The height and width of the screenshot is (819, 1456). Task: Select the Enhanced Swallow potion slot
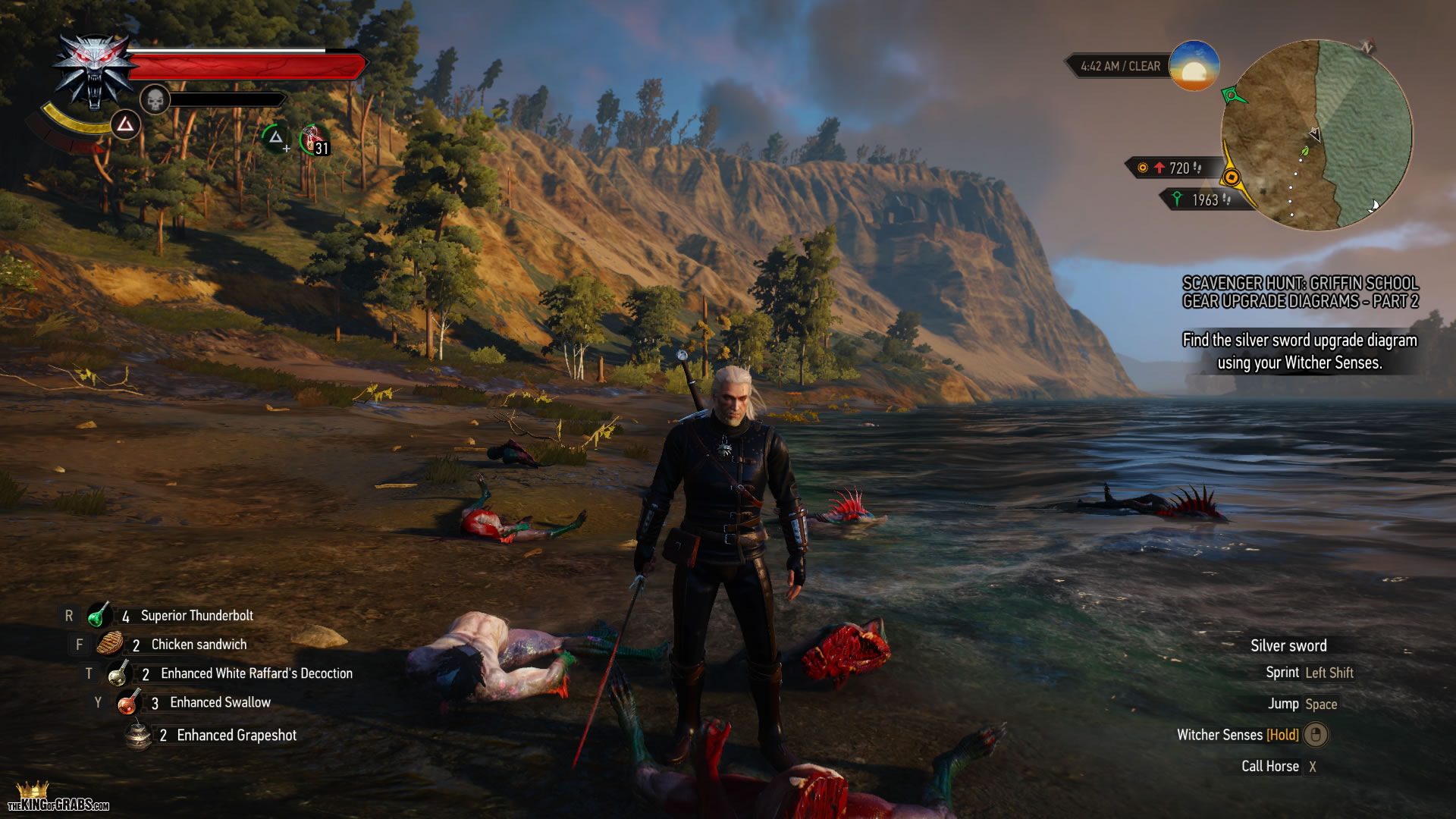tap(127, 703)
